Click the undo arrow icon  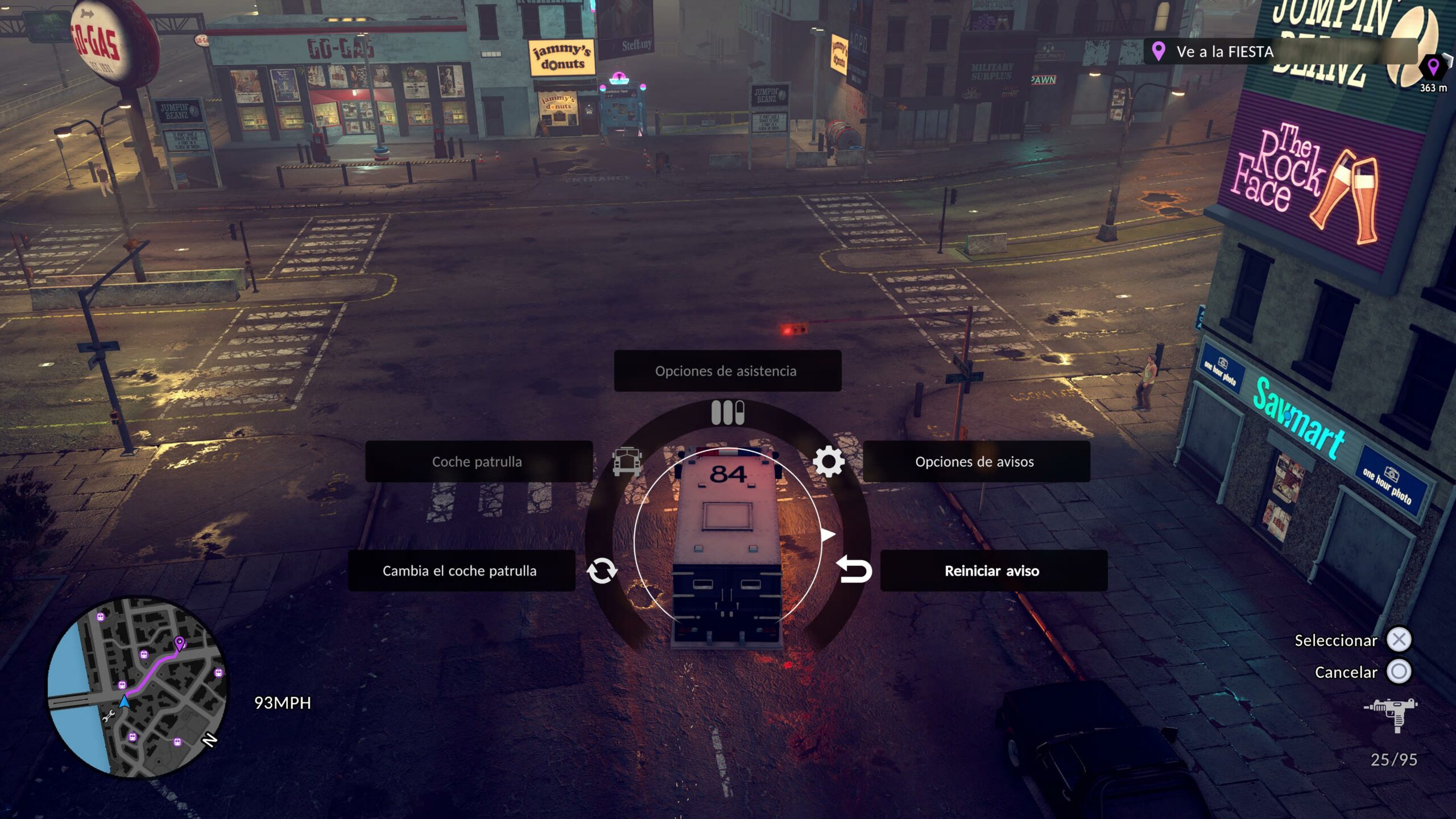(x=854, y=570)
